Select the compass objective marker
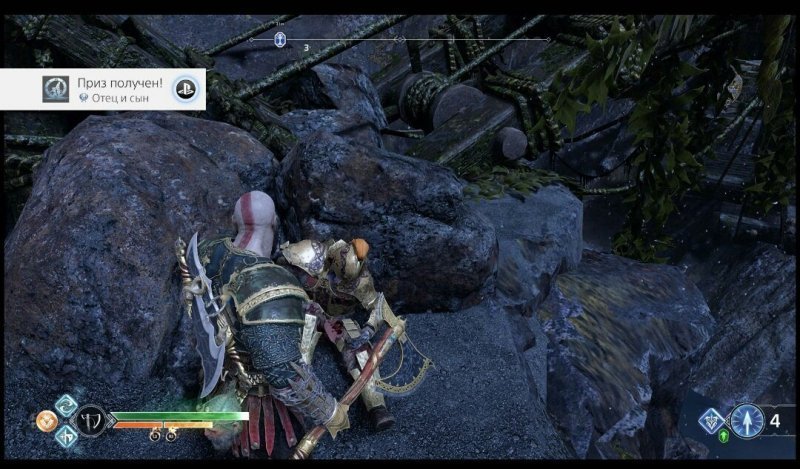This screenshot has width=800, height=469. (x=281, y=40)
